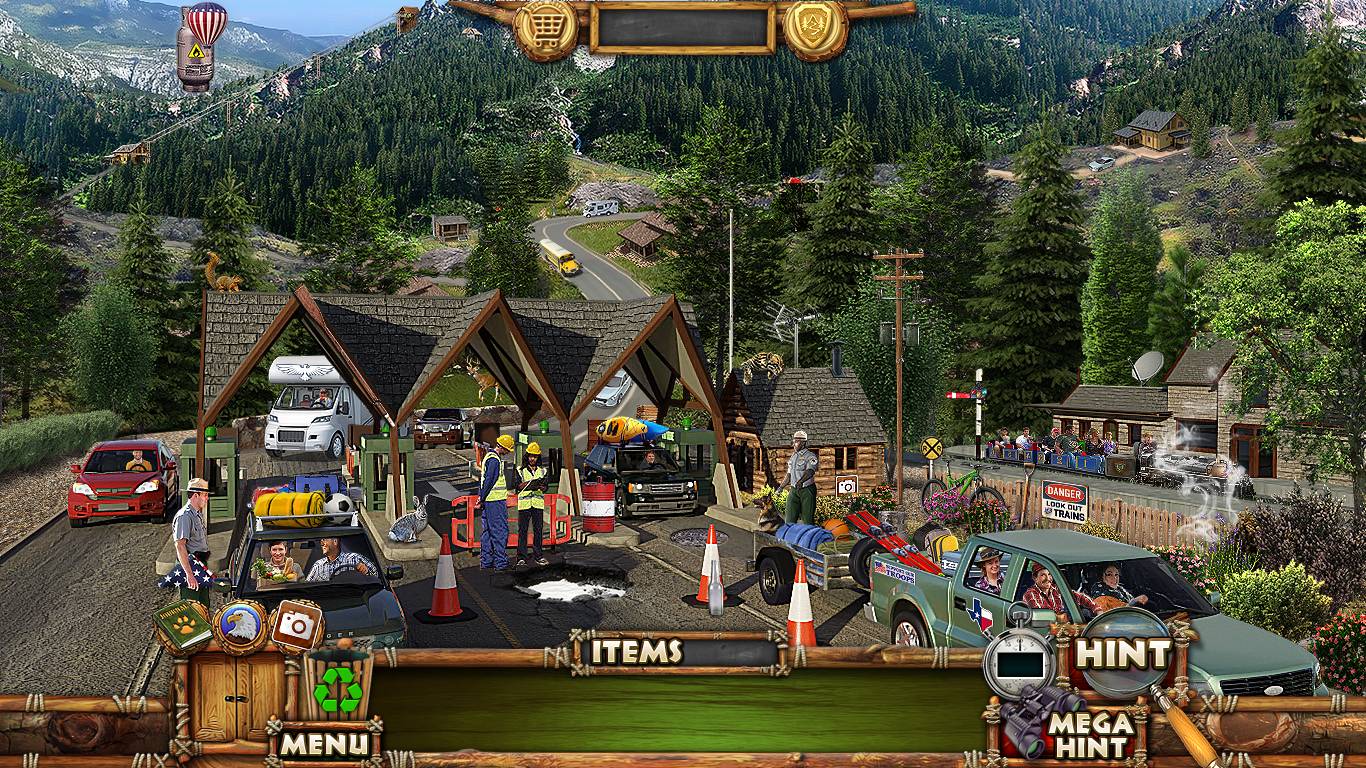Activate the camera snapshot button
The height and width of the screenshot is (768, 1366).
pos(296,626)
